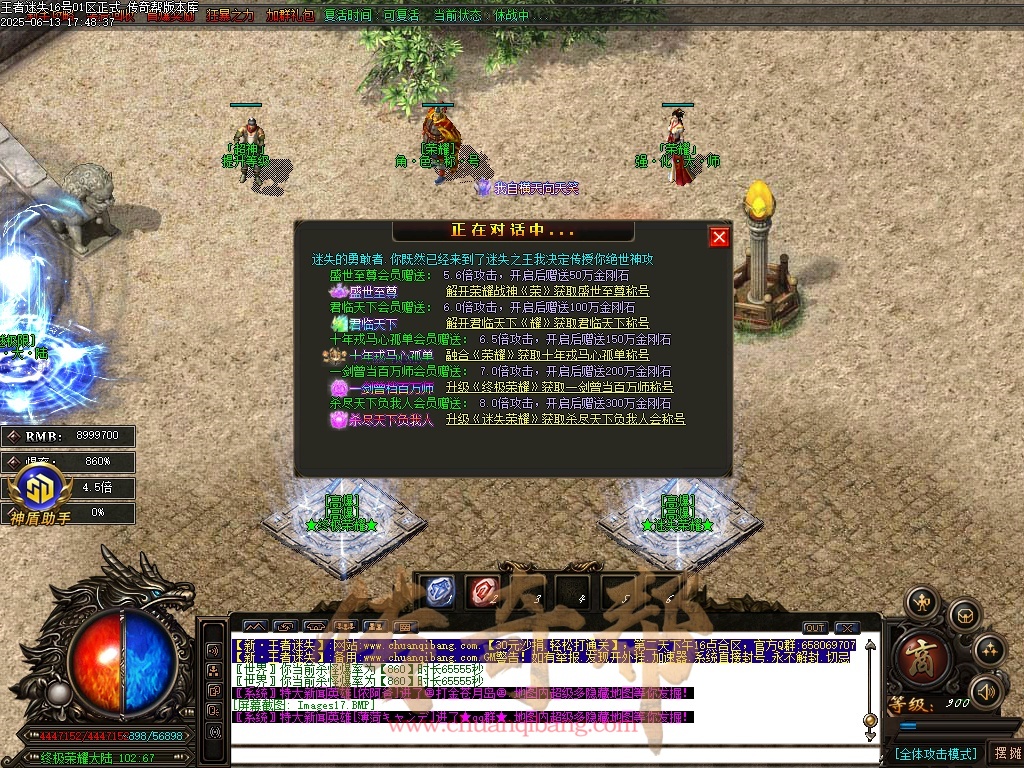Close the 正在对话中 dialogue window

coord(719,237)
